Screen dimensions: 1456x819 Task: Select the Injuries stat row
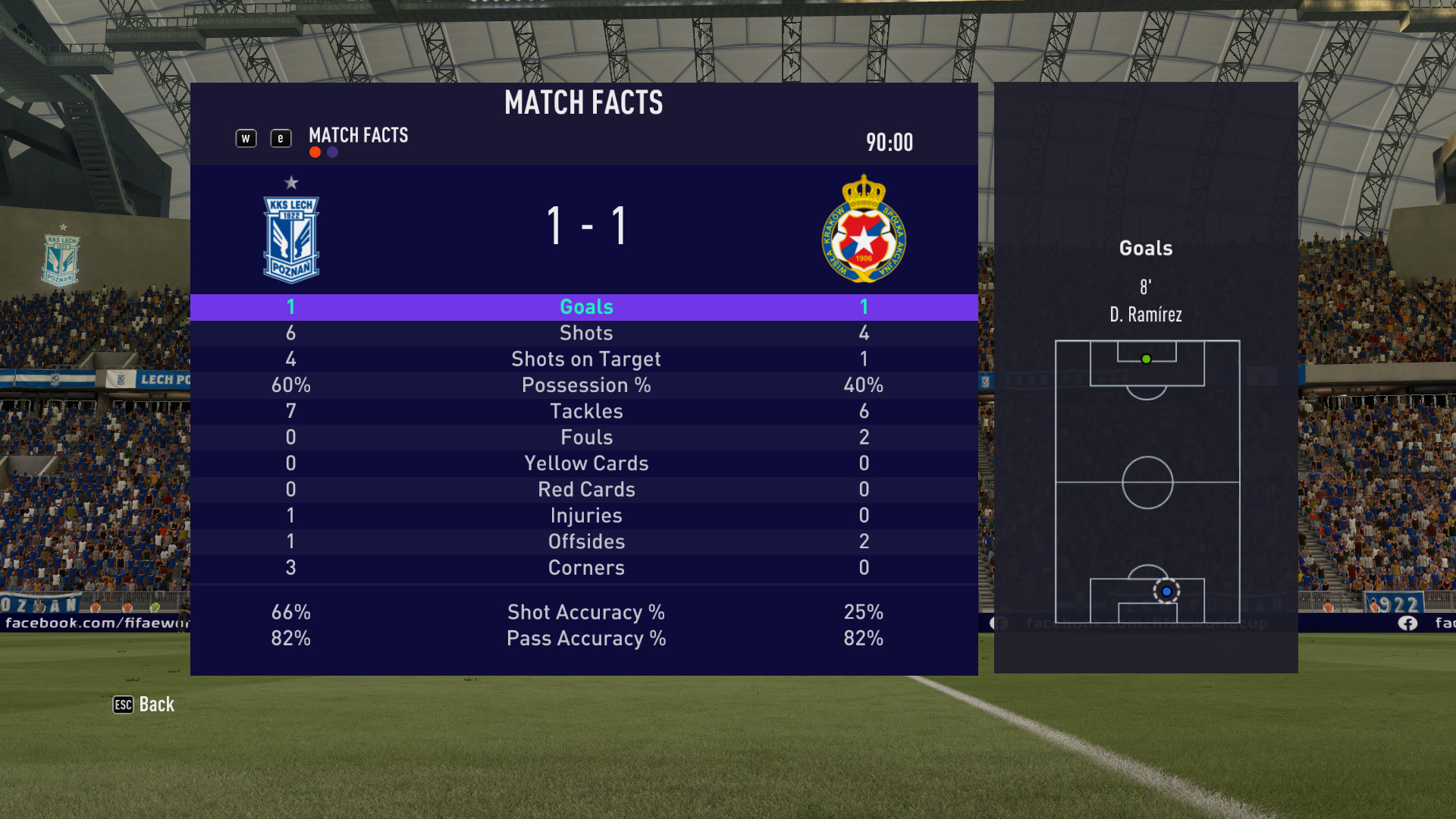[585, 516]
